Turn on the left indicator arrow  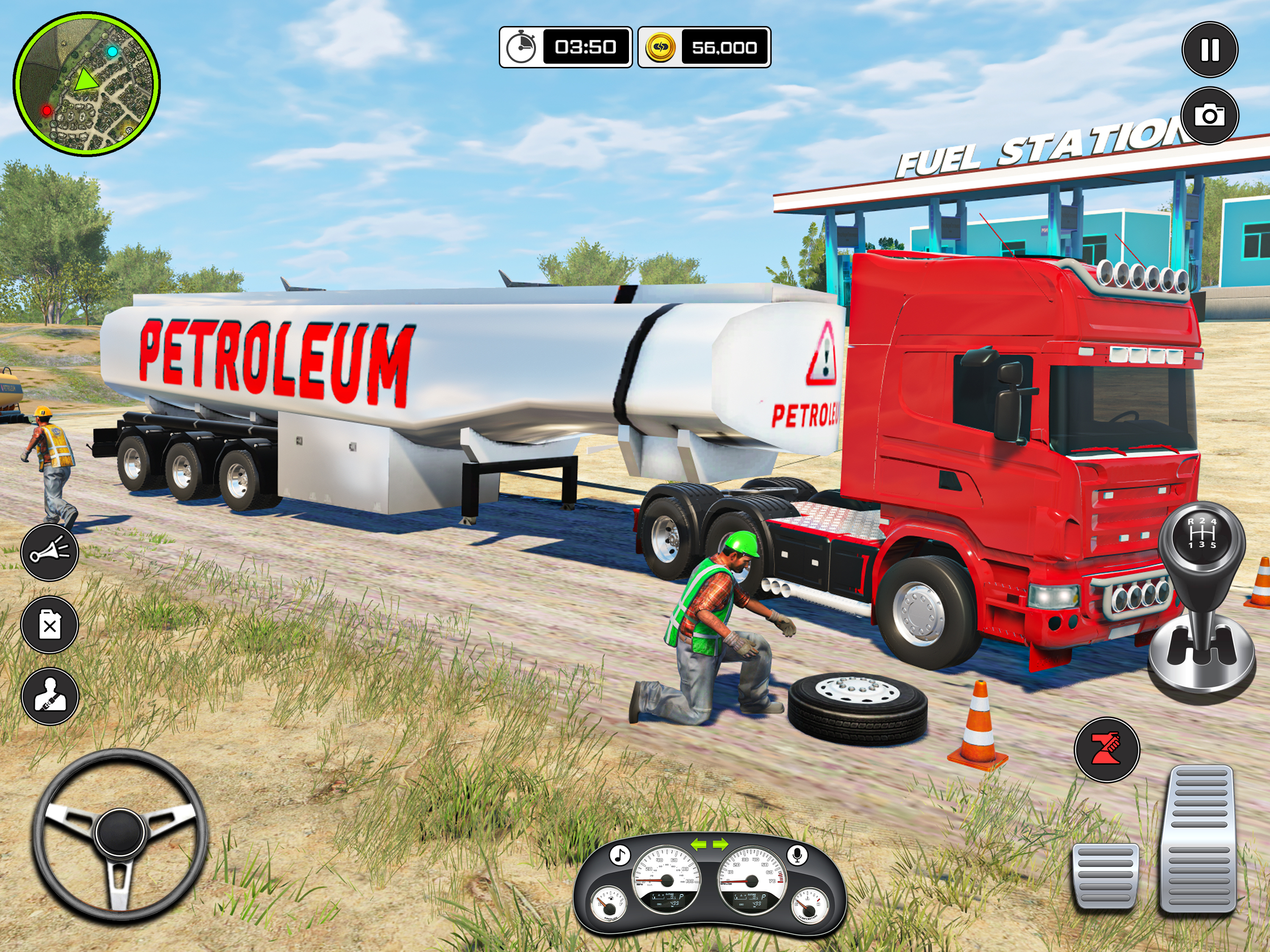click(698, 844)
